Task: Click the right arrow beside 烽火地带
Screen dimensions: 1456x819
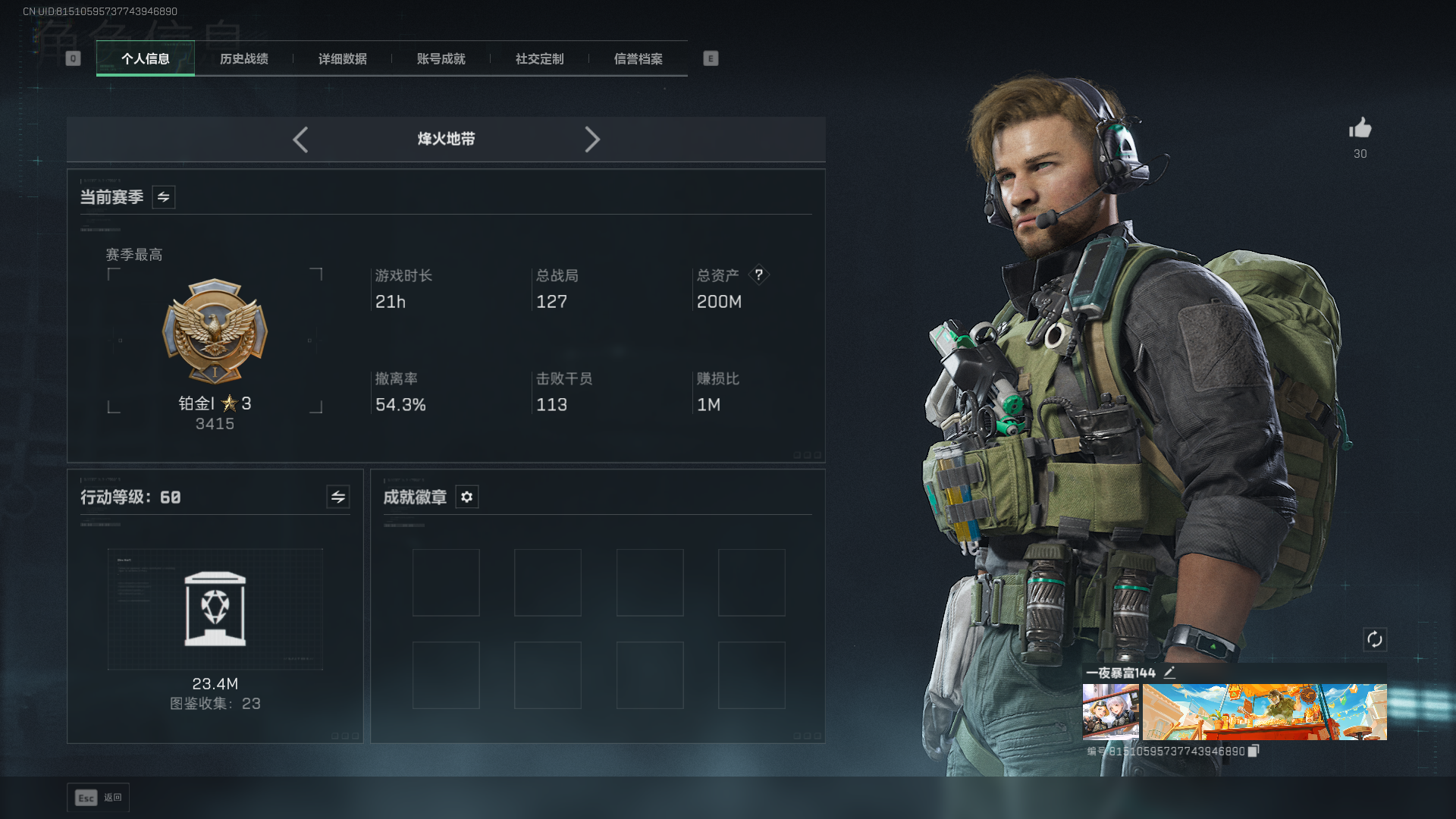Action: (592, 140)
